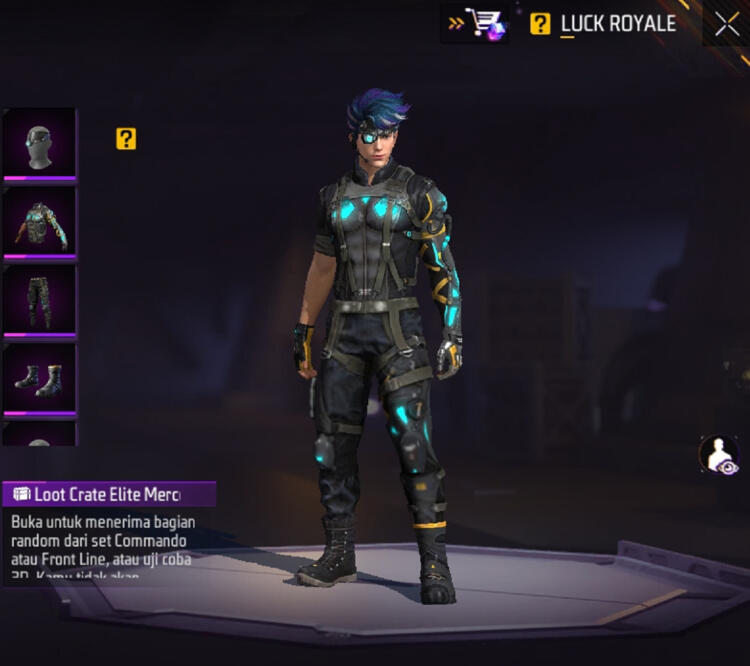750x666 pixels.
Task: Toggle the character preview view icon
Action: (718, 454)
